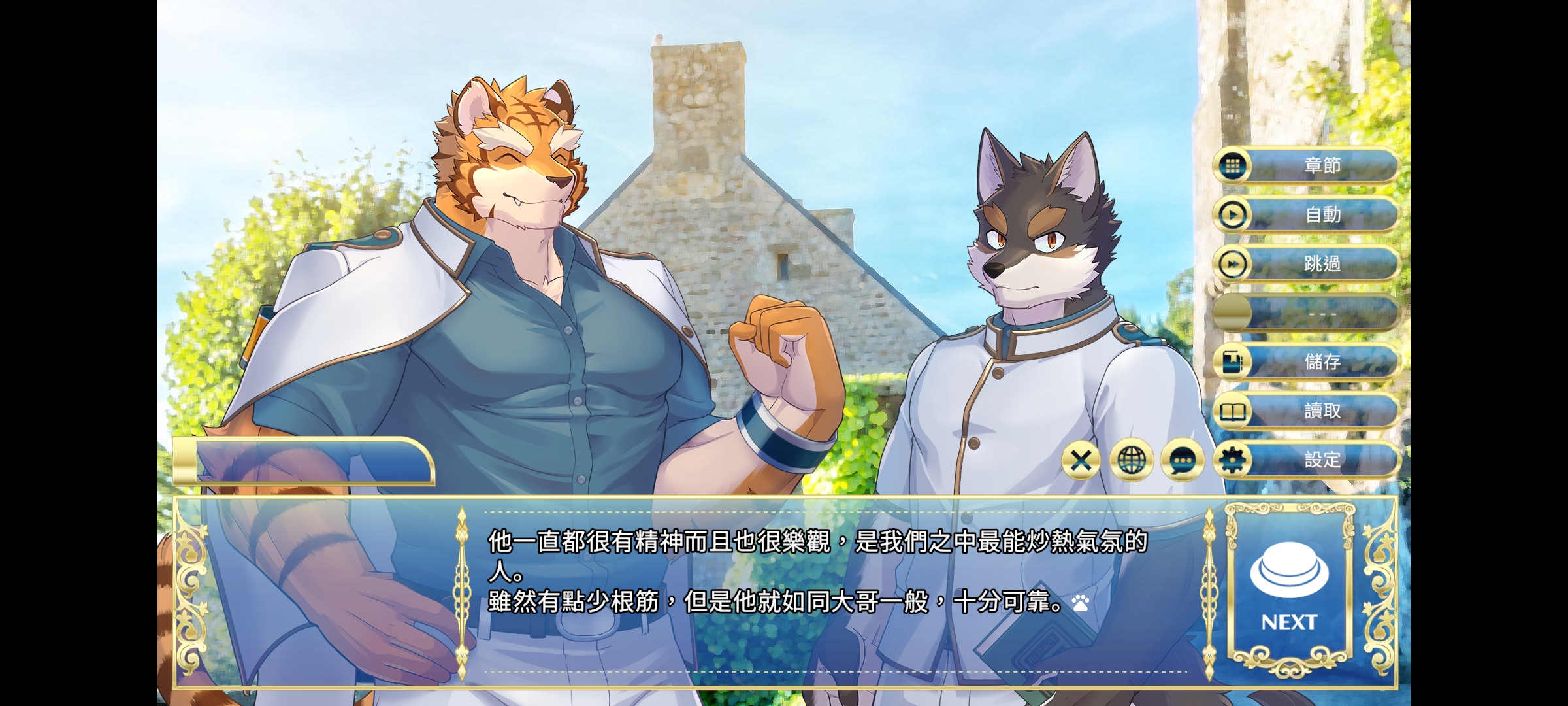
Task: Hide the interface with the X icon
Action: click(1081, 460)
